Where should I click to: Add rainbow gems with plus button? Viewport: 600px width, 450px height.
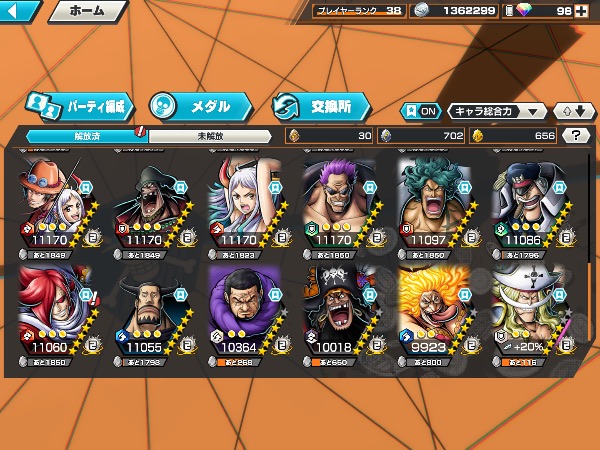(592, 12)
